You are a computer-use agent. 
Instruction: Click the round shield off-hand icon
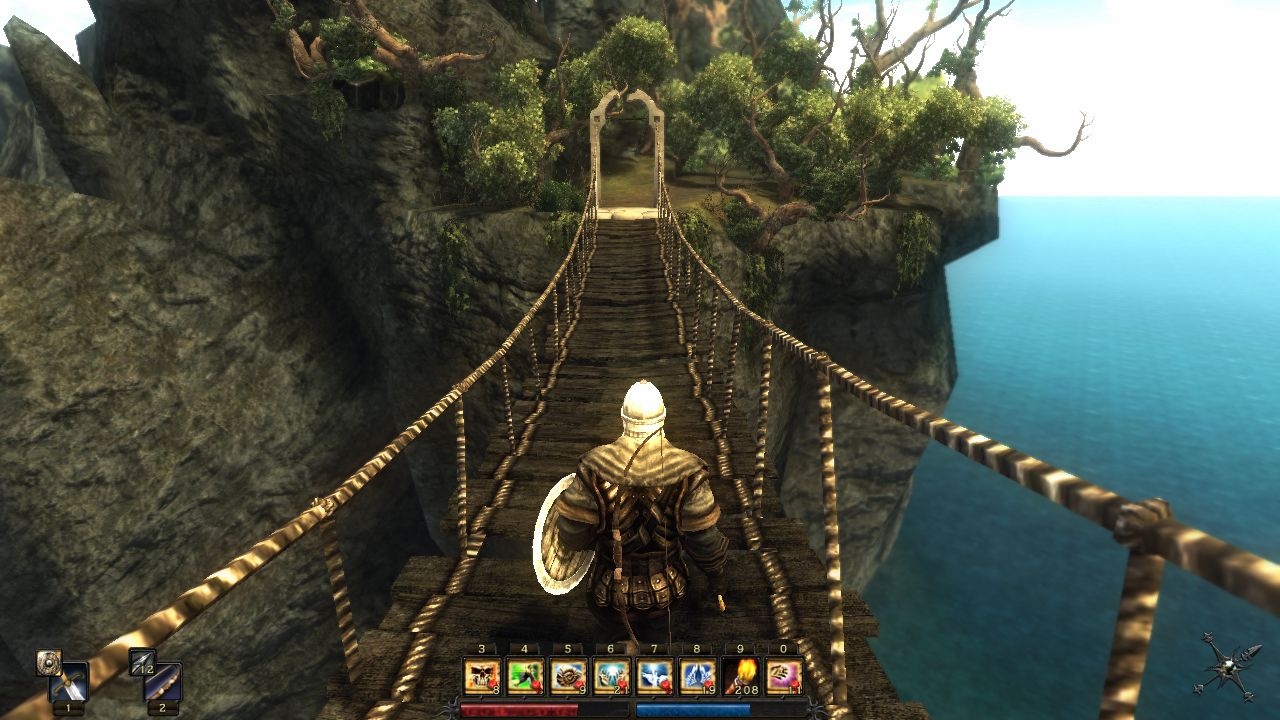(x=48, y=662)
